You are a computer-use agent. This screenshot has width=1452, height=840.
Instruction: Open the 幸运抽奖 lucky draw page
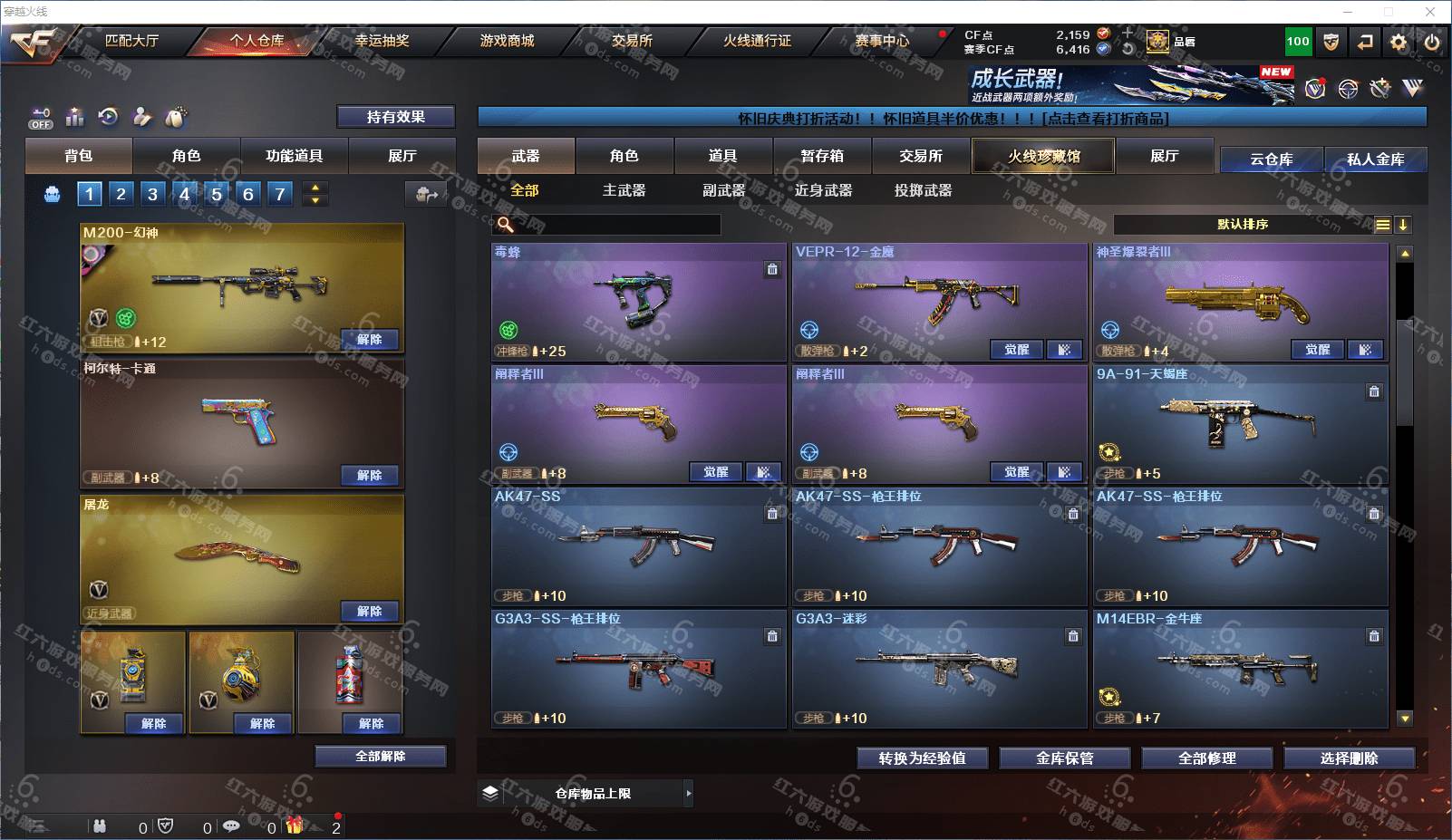click(x=382, y=41)
